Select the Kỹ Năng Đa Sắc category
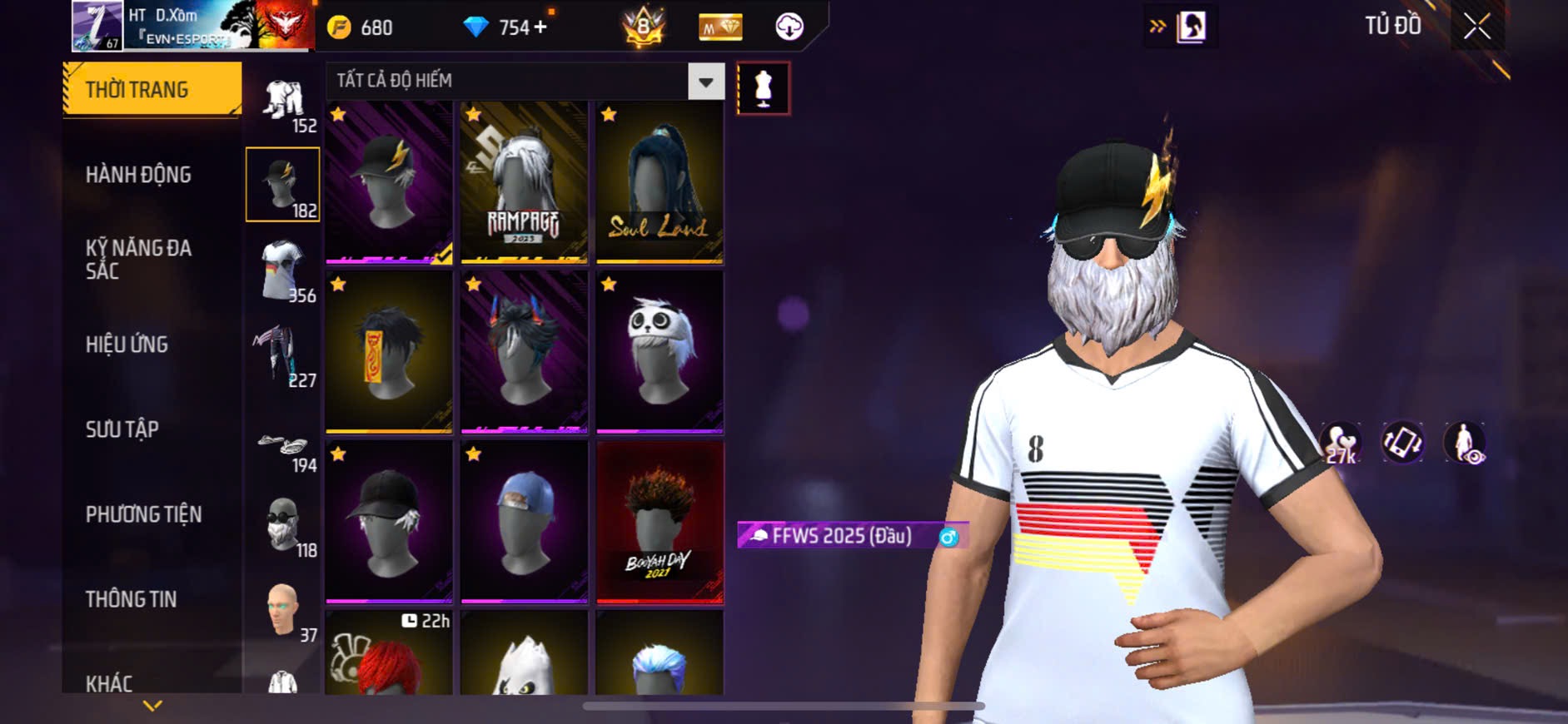 click(x=139, y=259)
